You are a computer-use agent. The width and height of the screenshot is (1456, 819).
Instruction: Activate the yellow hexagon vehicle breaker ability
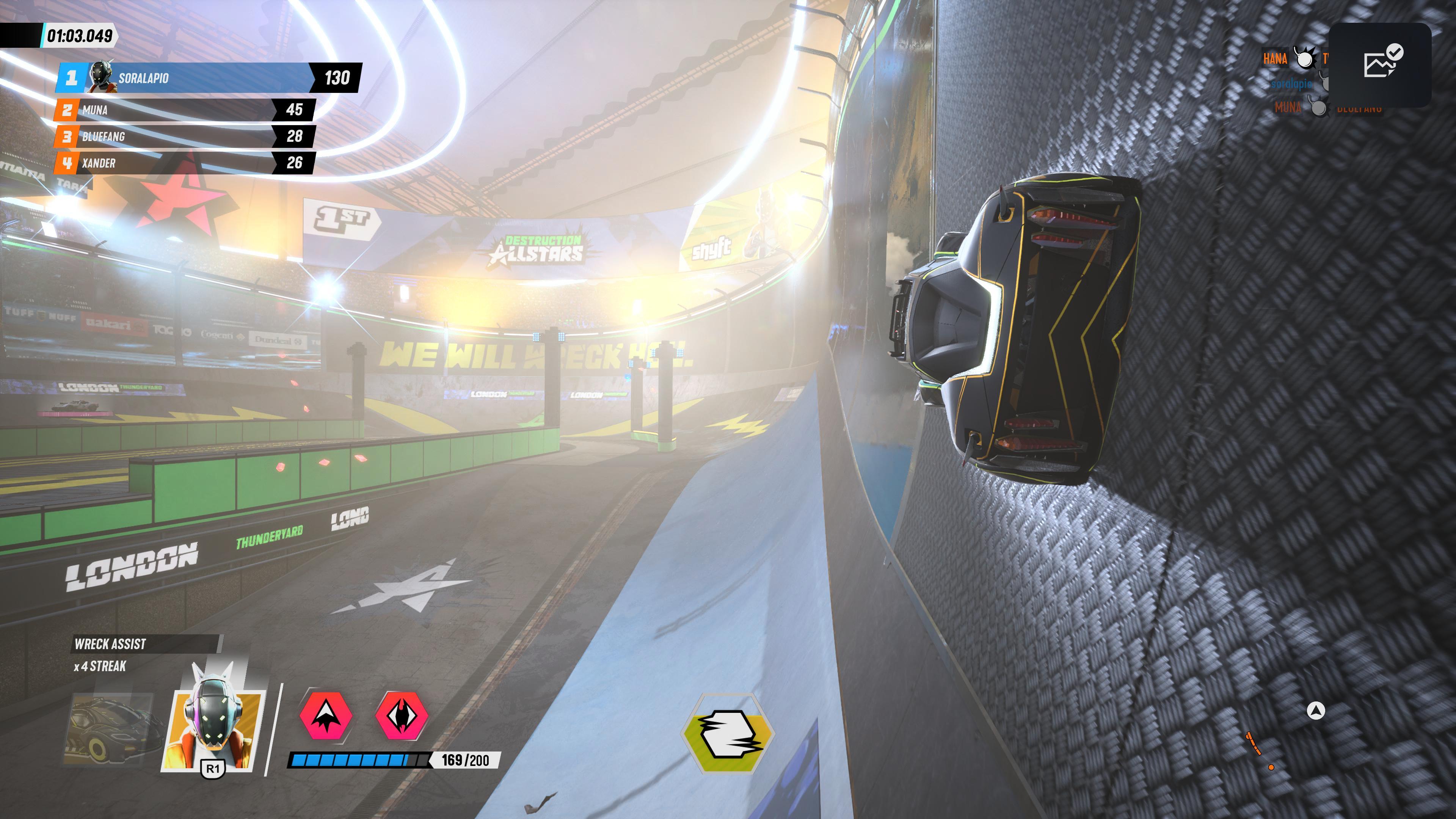point(728,733)
